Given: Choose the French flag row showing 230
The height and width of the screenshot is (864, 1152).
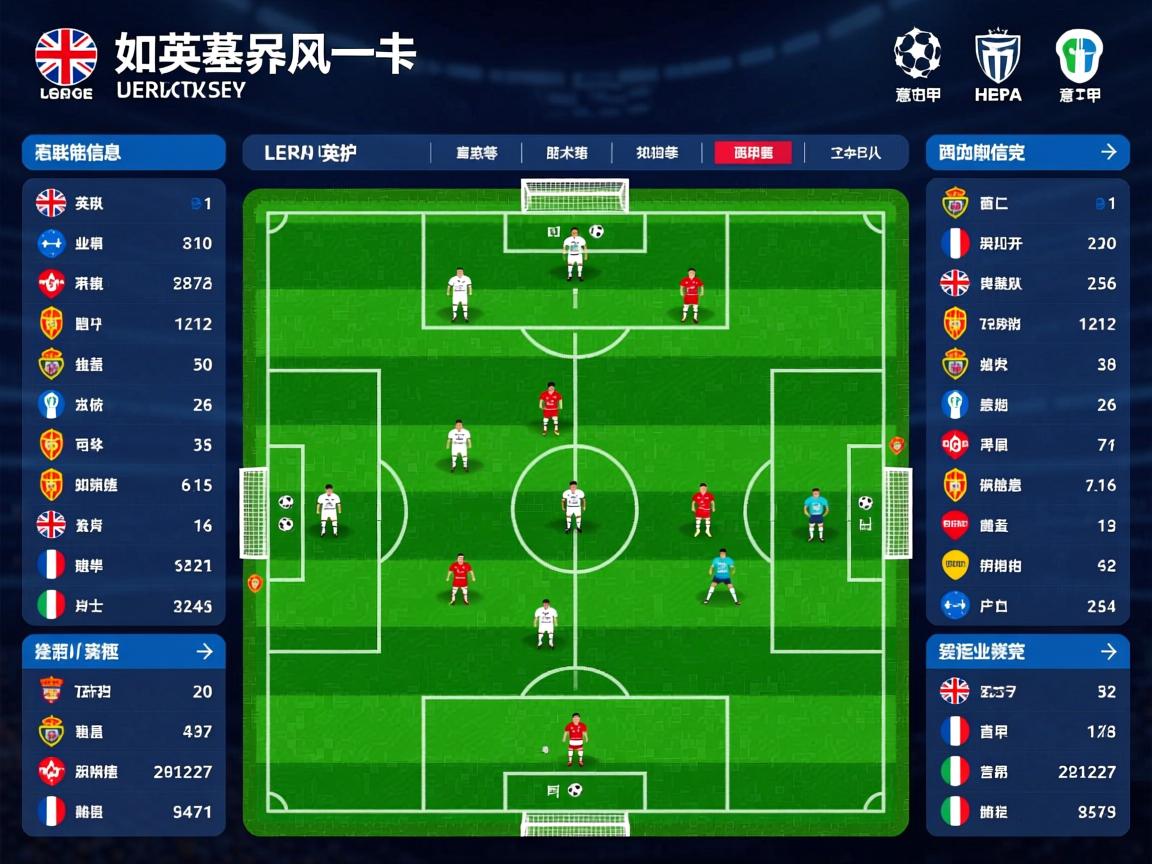Looking at the screenshot, I should pyautogui.click(x=1028, y=243).
